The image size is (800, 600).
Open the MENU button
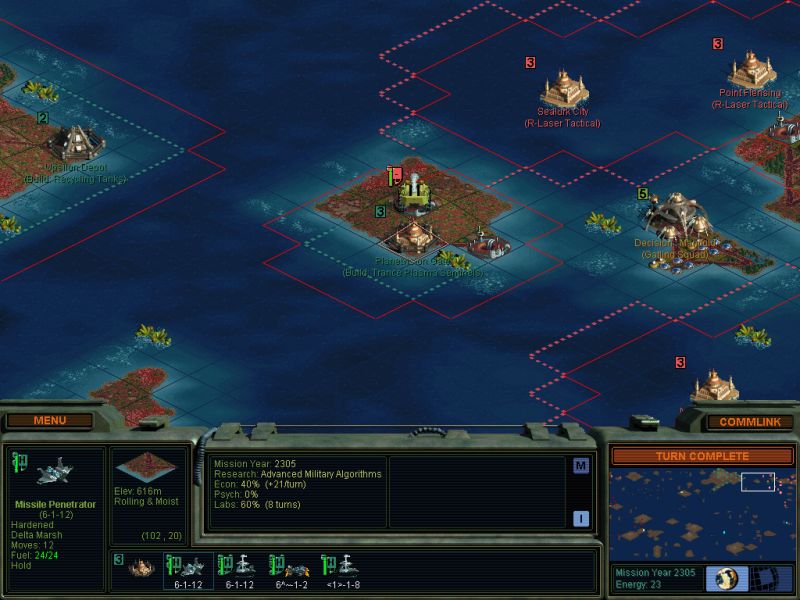coord(49,420)
